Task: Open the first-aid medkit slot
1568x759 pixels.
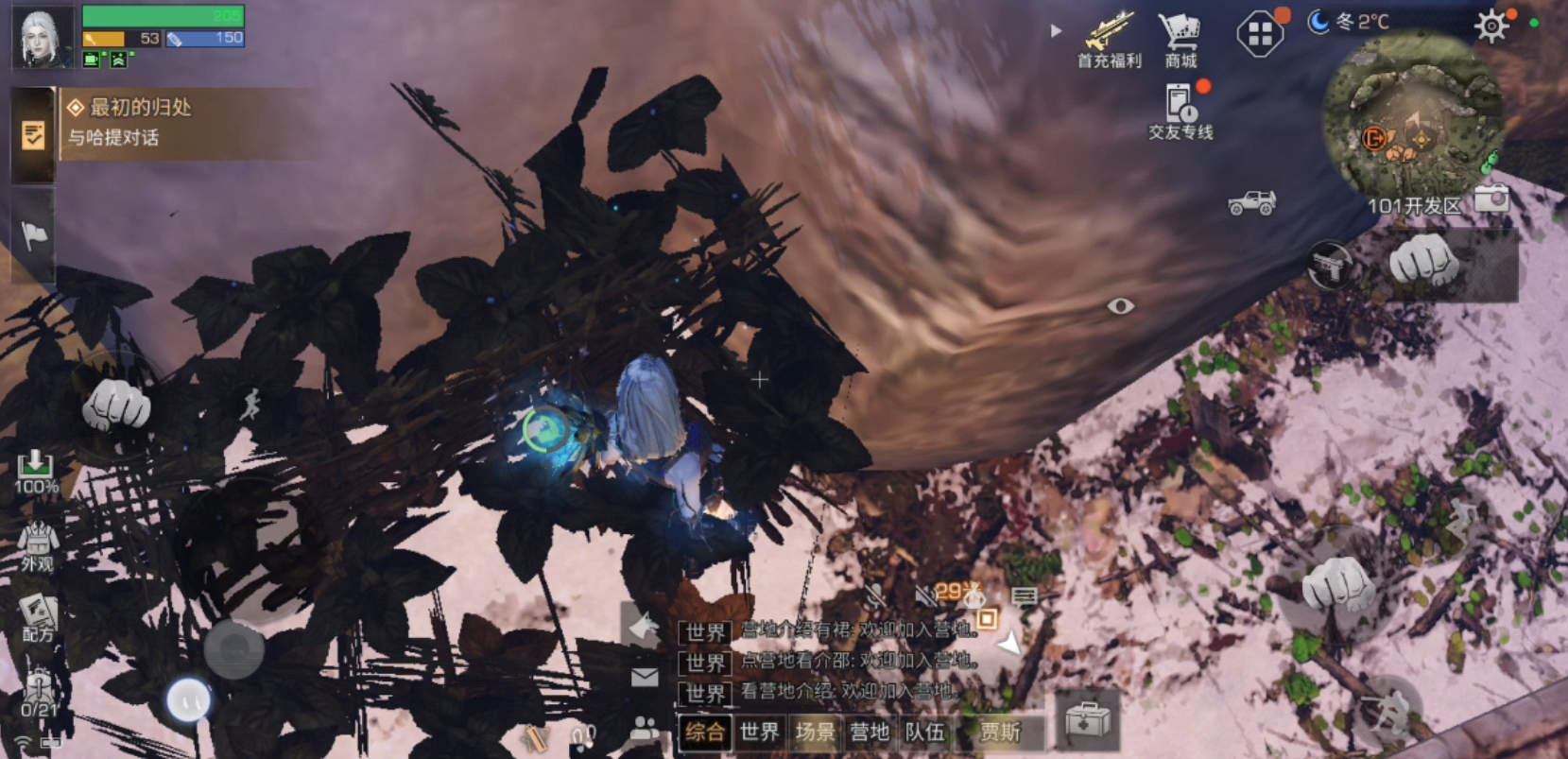Action: (1087, 720)
